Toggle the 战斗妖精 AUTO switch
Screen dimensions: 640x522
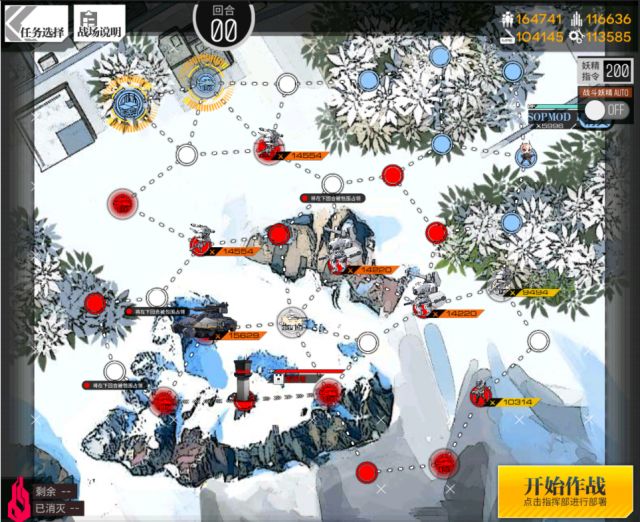pyautogui.click(x=605, y=109)
